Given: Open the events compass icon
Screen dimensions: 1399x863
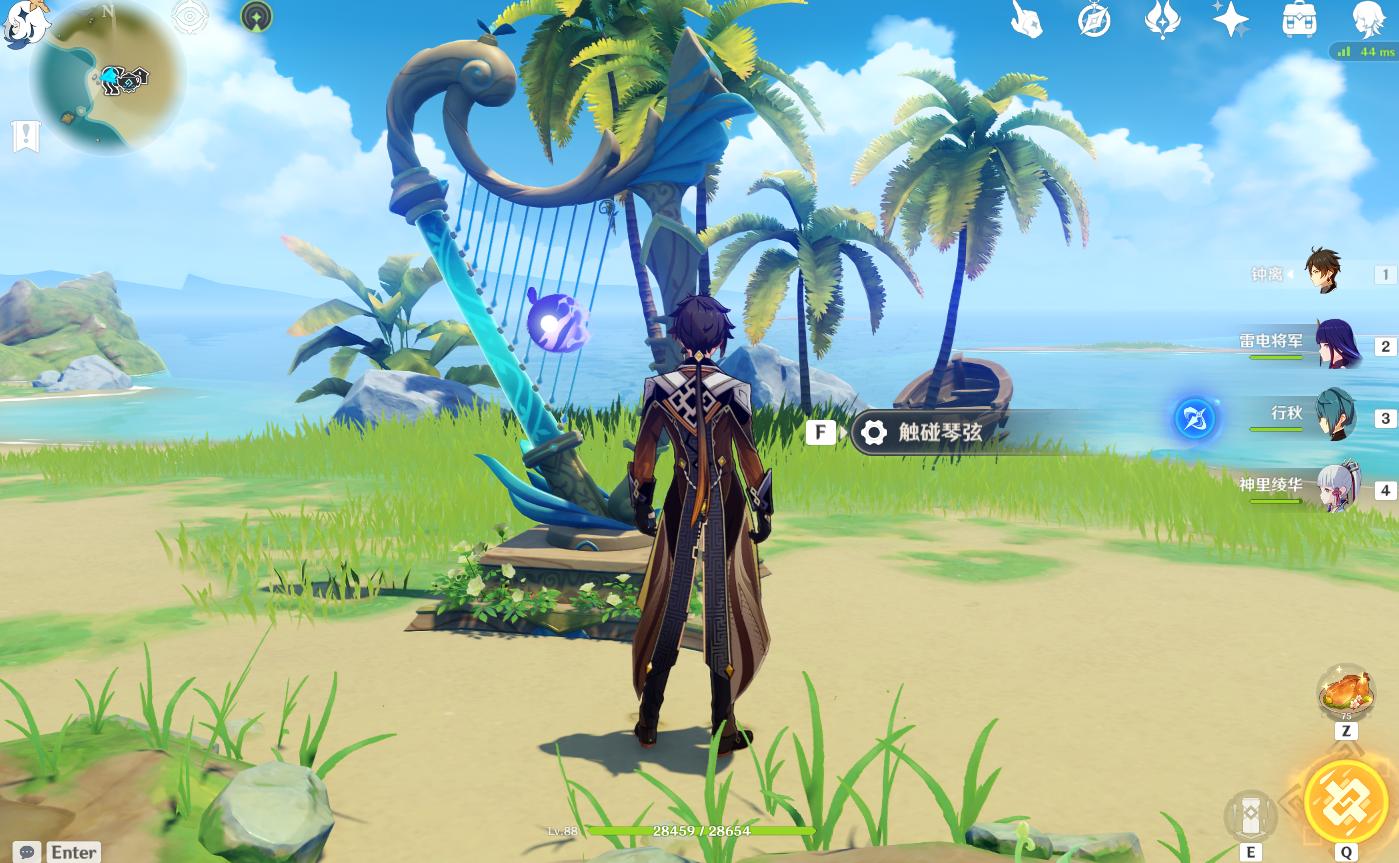Looking at the screenshot, I should (x=1094, y=19).
